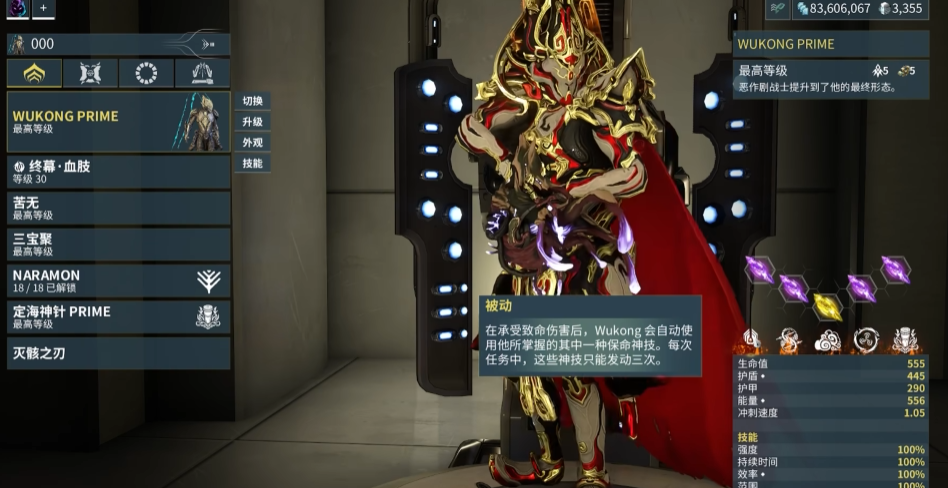Add a new loadout with the plus button
Viewport: 948px width, 488px height.
point(44,8)
